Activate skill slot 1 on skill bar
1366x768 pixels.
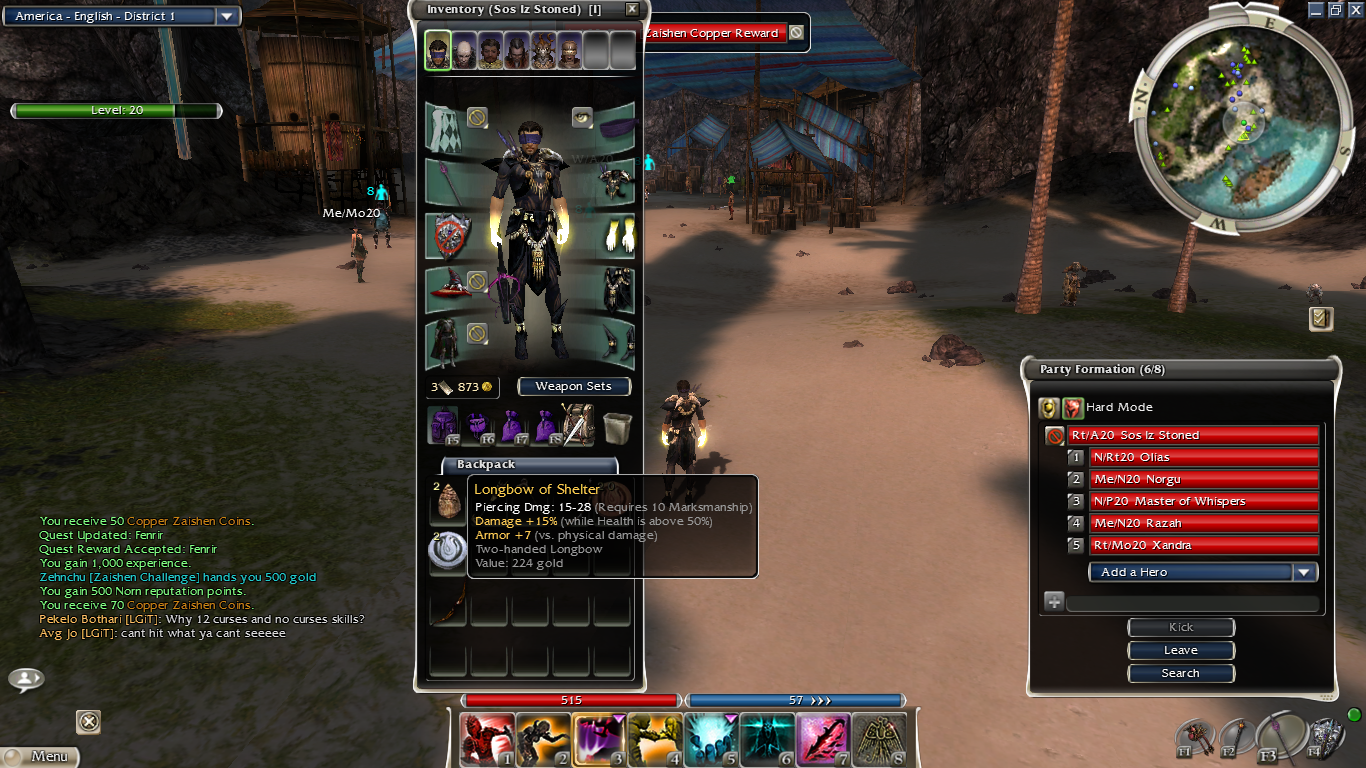tap(487, 739)
